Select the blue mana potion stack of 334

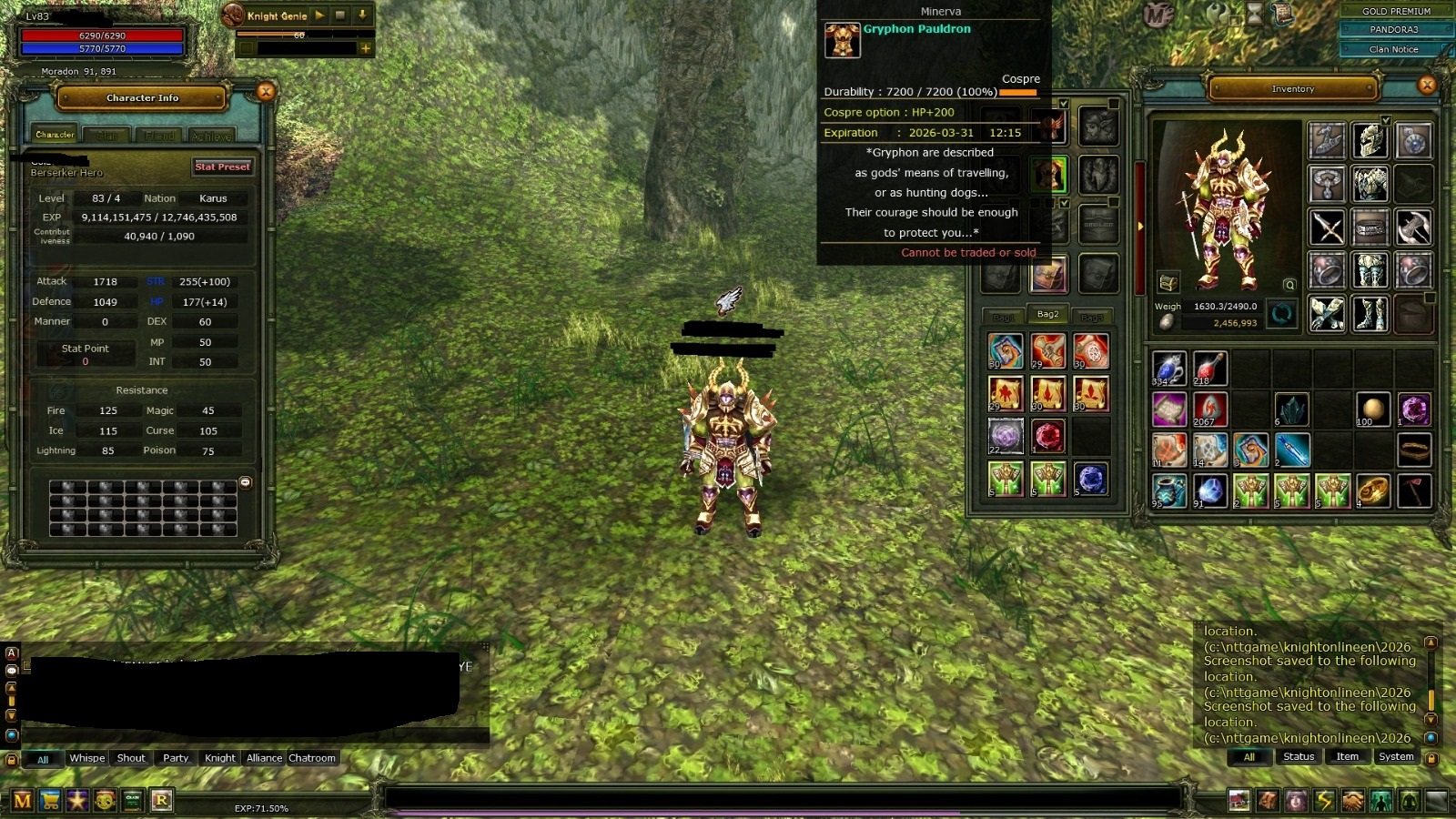click(x=1168, y=369)
